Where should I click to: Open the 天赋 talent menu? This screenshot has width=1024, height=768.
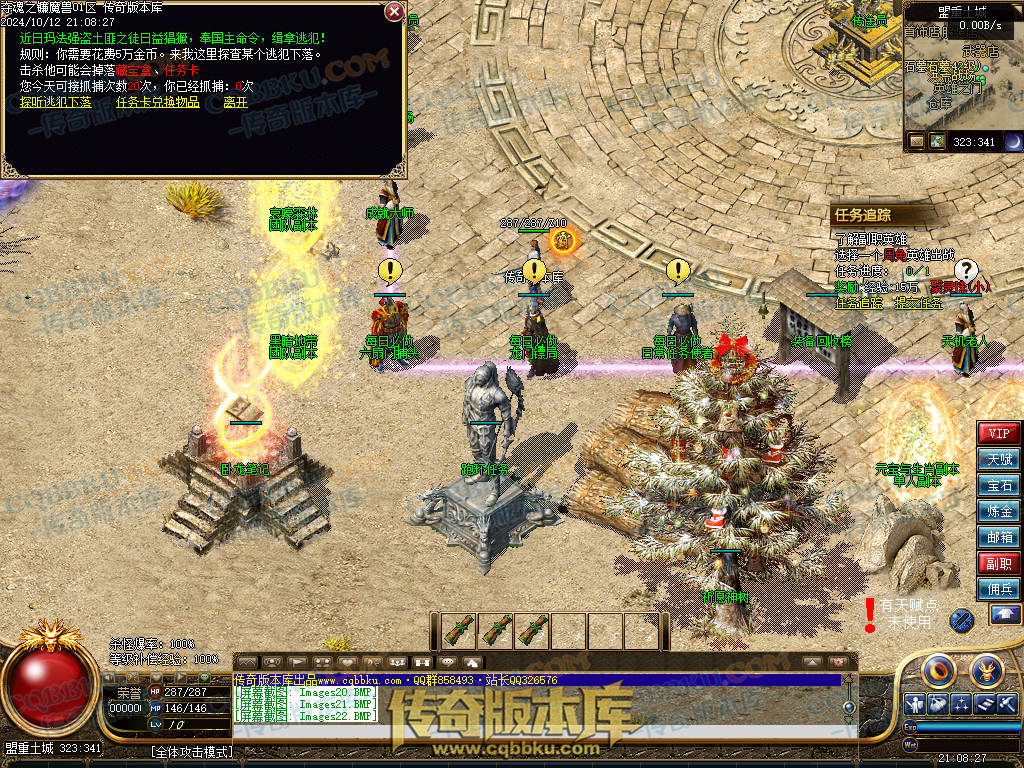[x=998, y=459]
